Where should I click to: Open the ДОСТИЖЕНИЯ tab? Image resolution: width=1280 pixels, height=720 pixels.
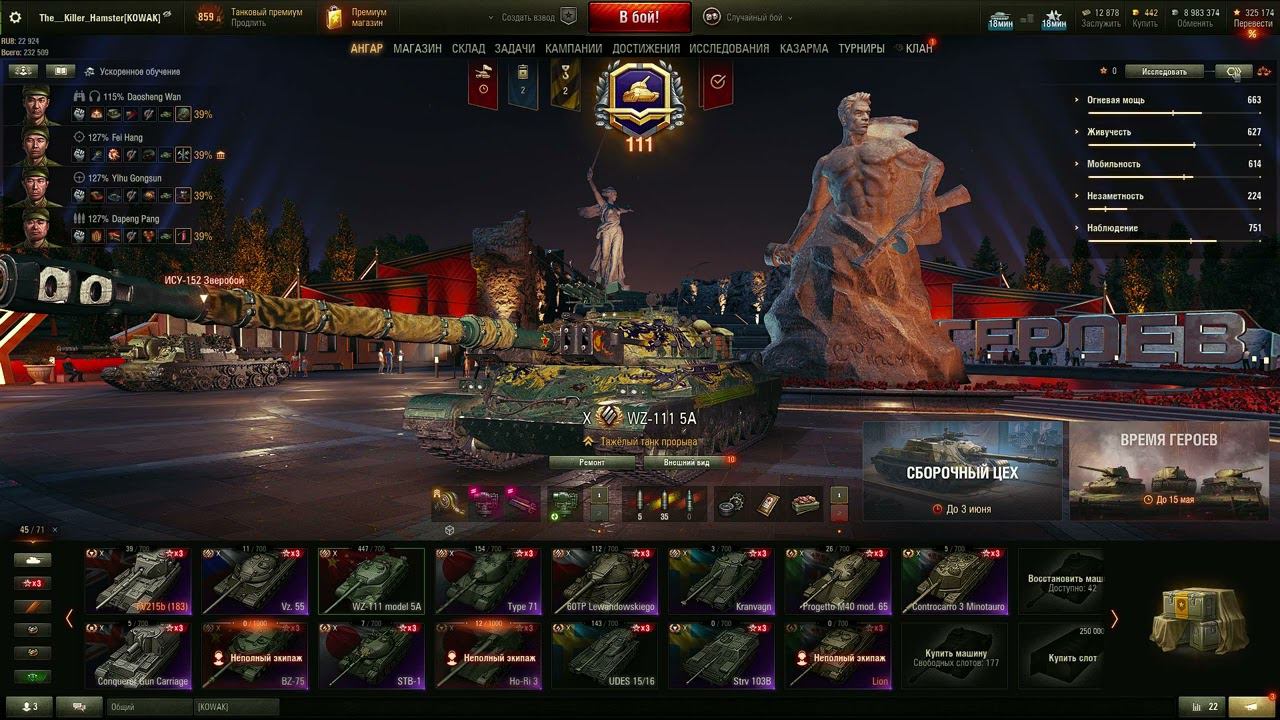tap(646, 48)
